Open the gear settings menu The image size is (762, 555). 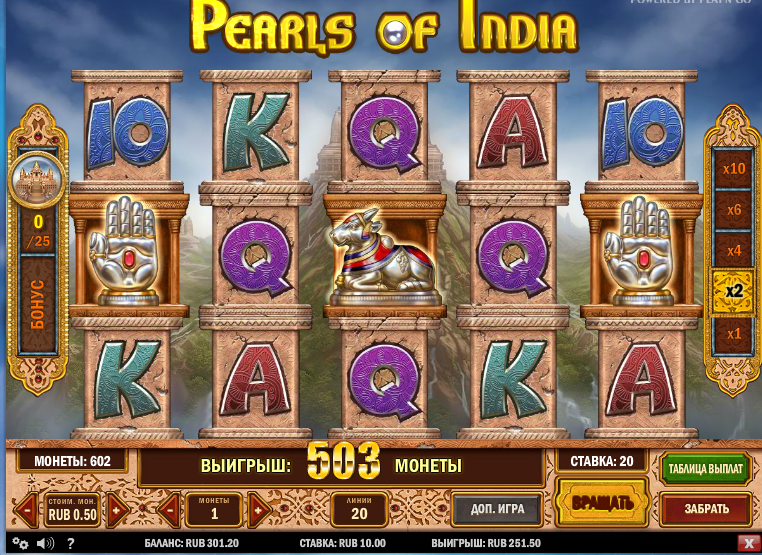coord(19,543)
